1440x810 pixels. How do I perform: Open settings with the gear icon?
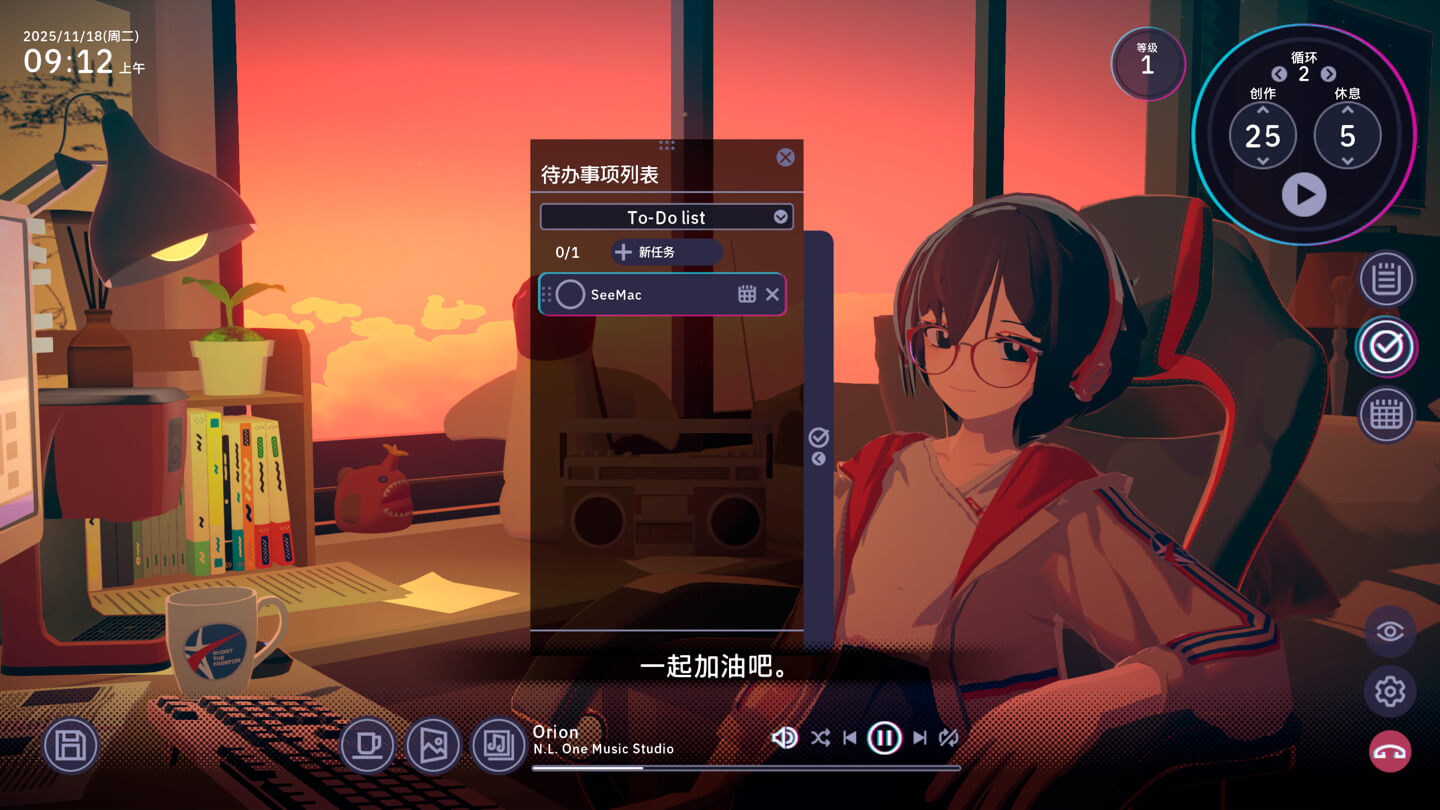1390,691
